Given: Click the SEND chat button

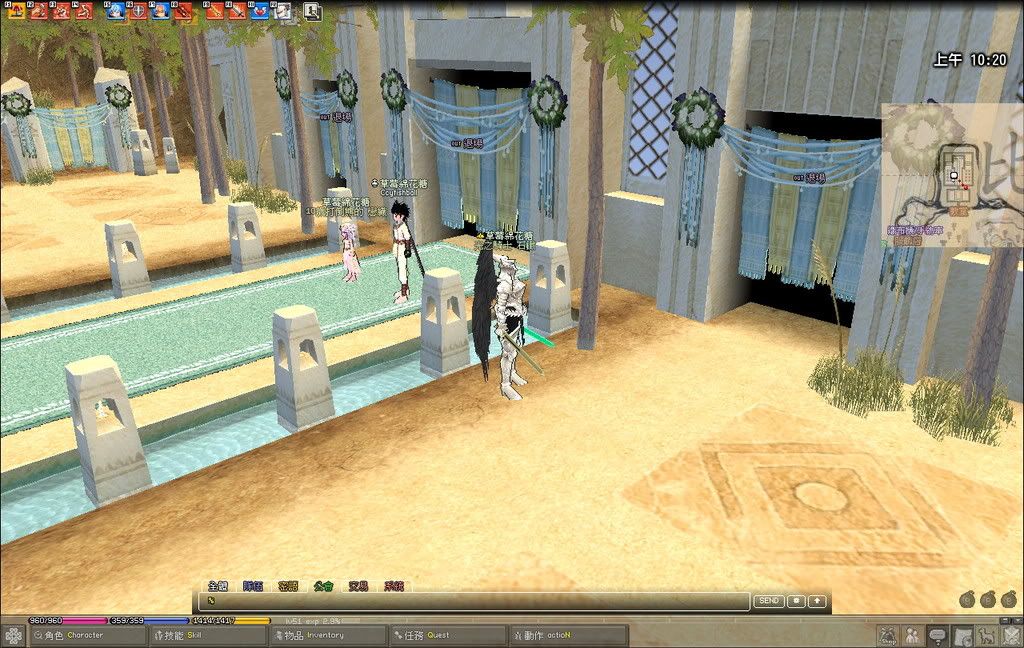Looking at the screenshot, I should [x=768, y=601].
